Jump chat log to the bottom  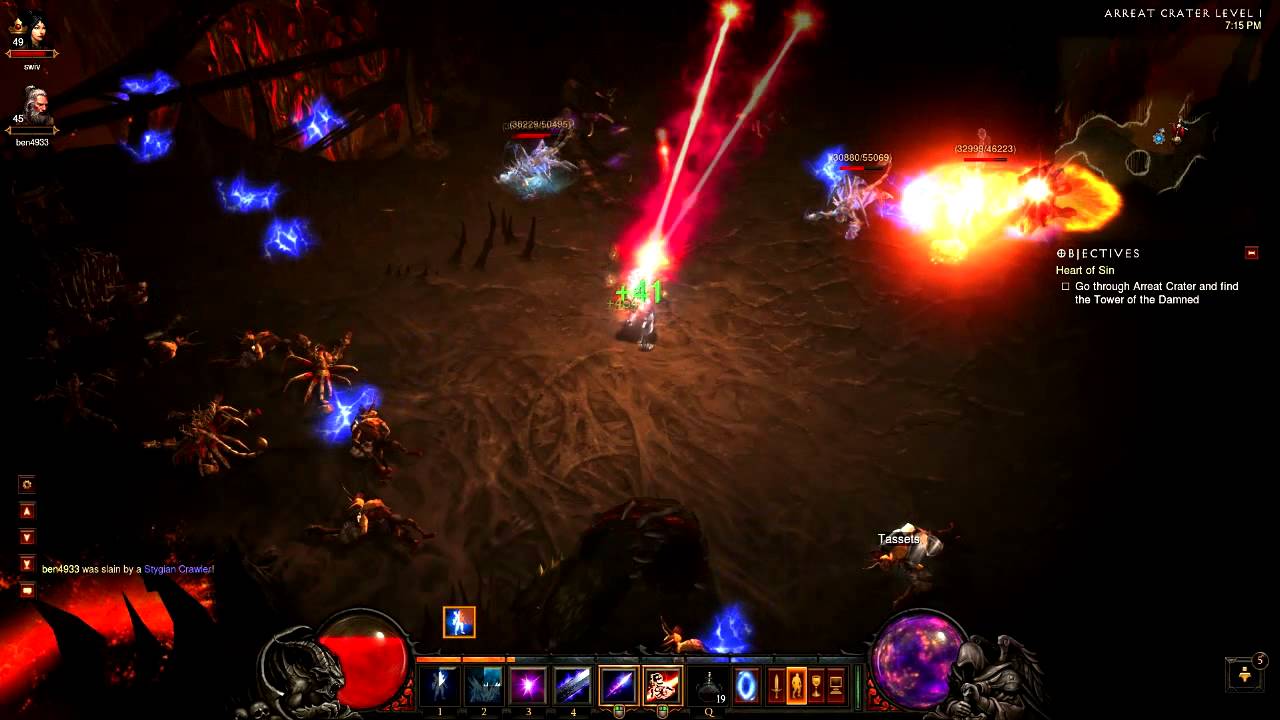tap(27, 564)
